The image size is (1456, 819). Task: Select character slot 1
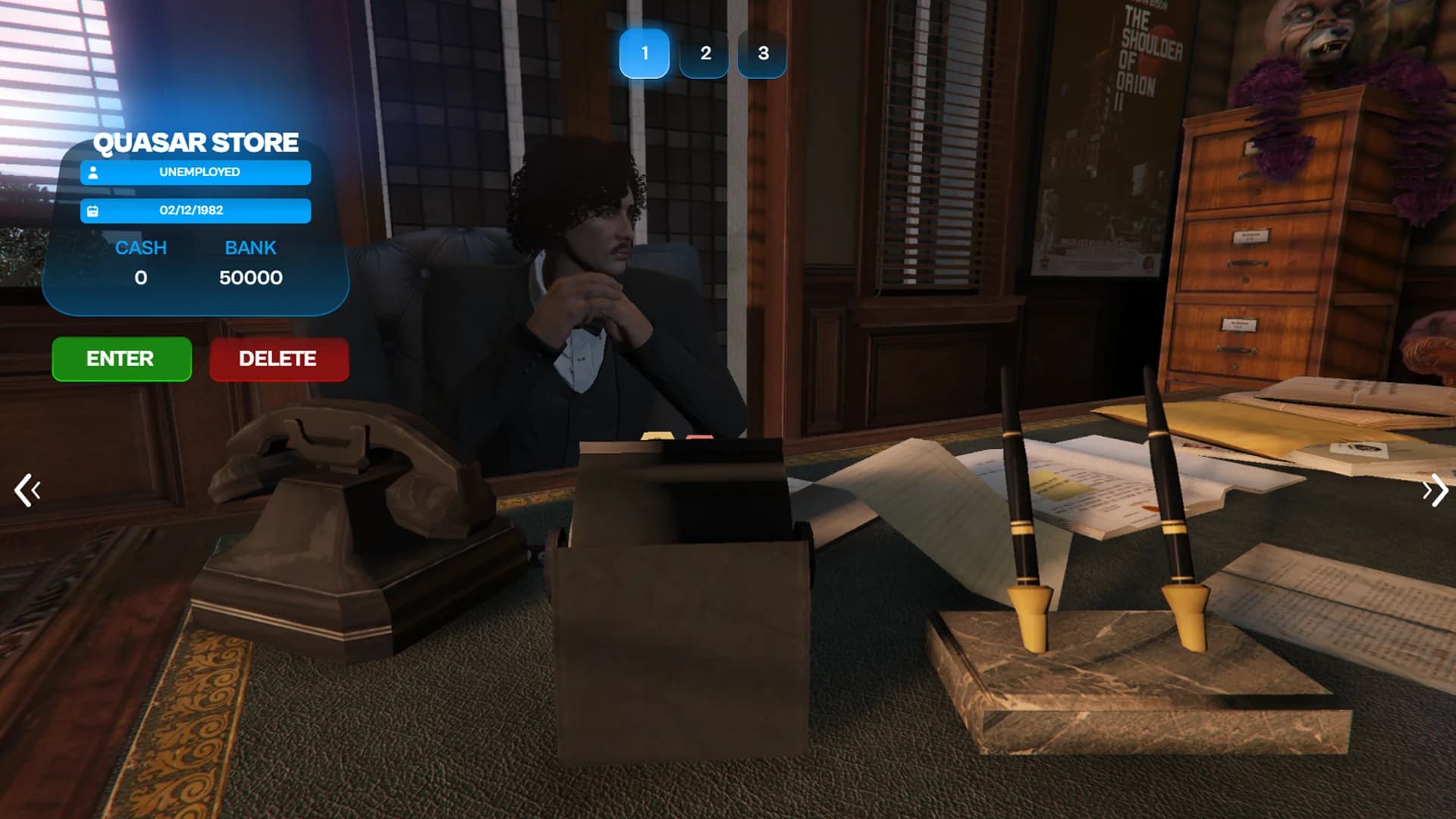point(644,53)
